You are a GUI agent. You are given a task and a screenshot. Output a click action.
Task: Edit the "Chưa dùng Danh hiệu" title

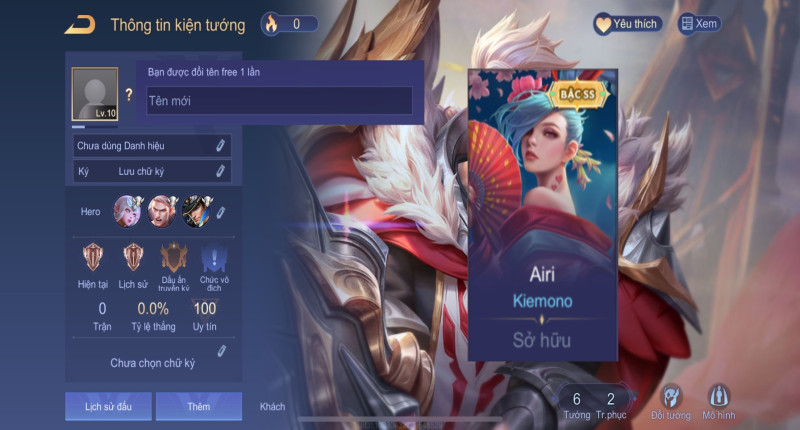pyautogui.click(x=220, y=146)
